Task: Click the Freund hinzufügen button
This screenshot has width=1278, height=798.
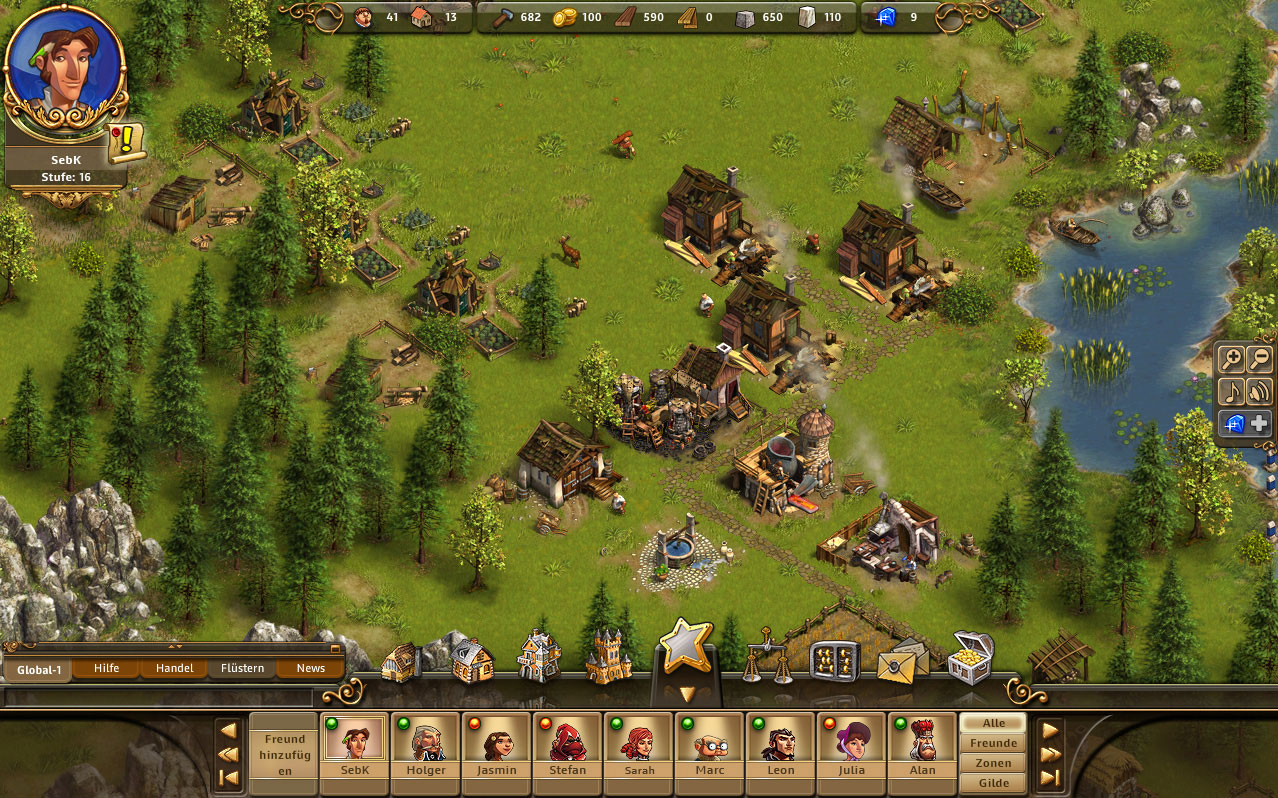Action: pos(283,754)
